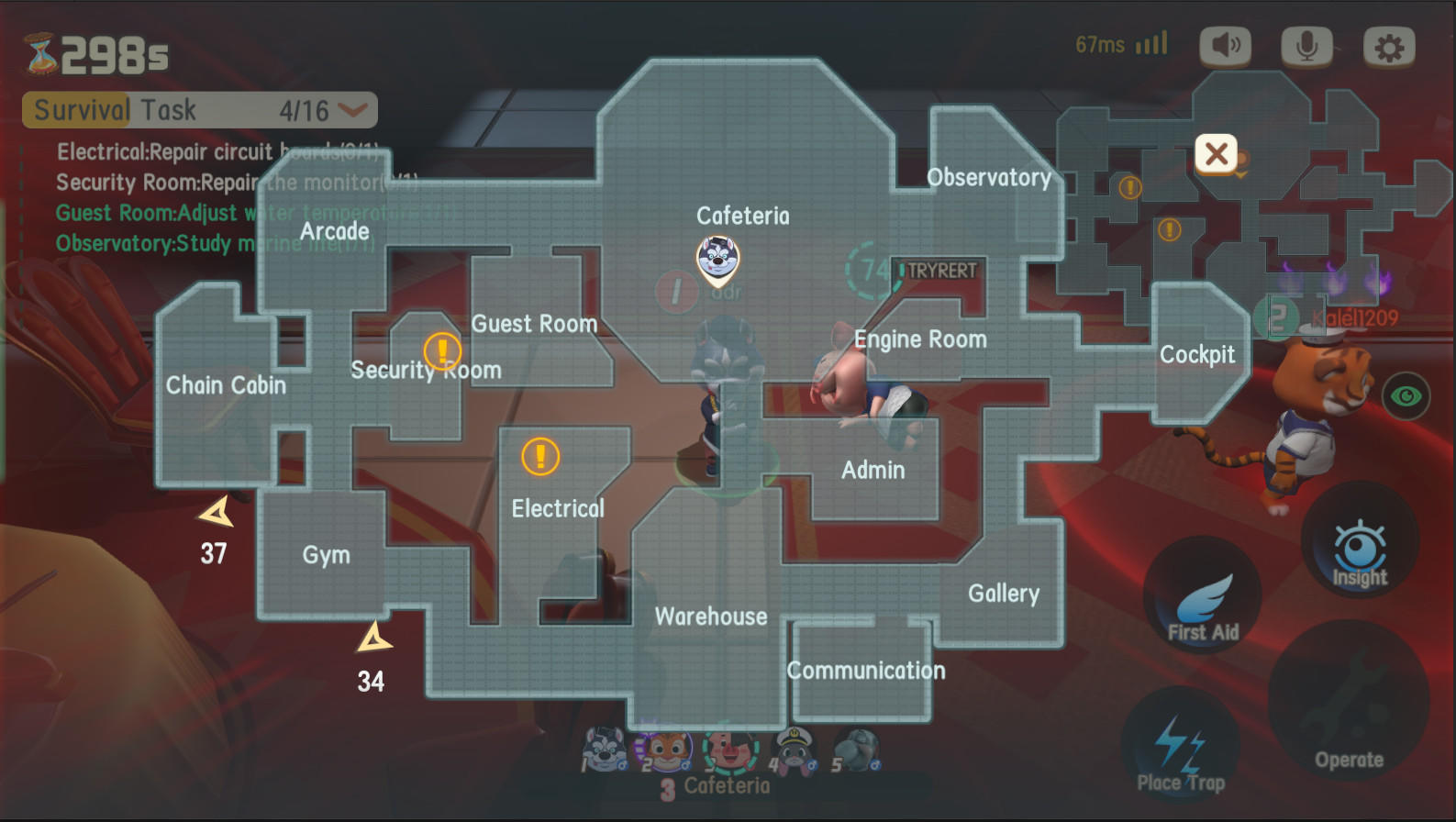Viewport: 1456px width, 822px height.
Task: Mute audio using the speaker toggle
Action: click(x=1225, y=45)
